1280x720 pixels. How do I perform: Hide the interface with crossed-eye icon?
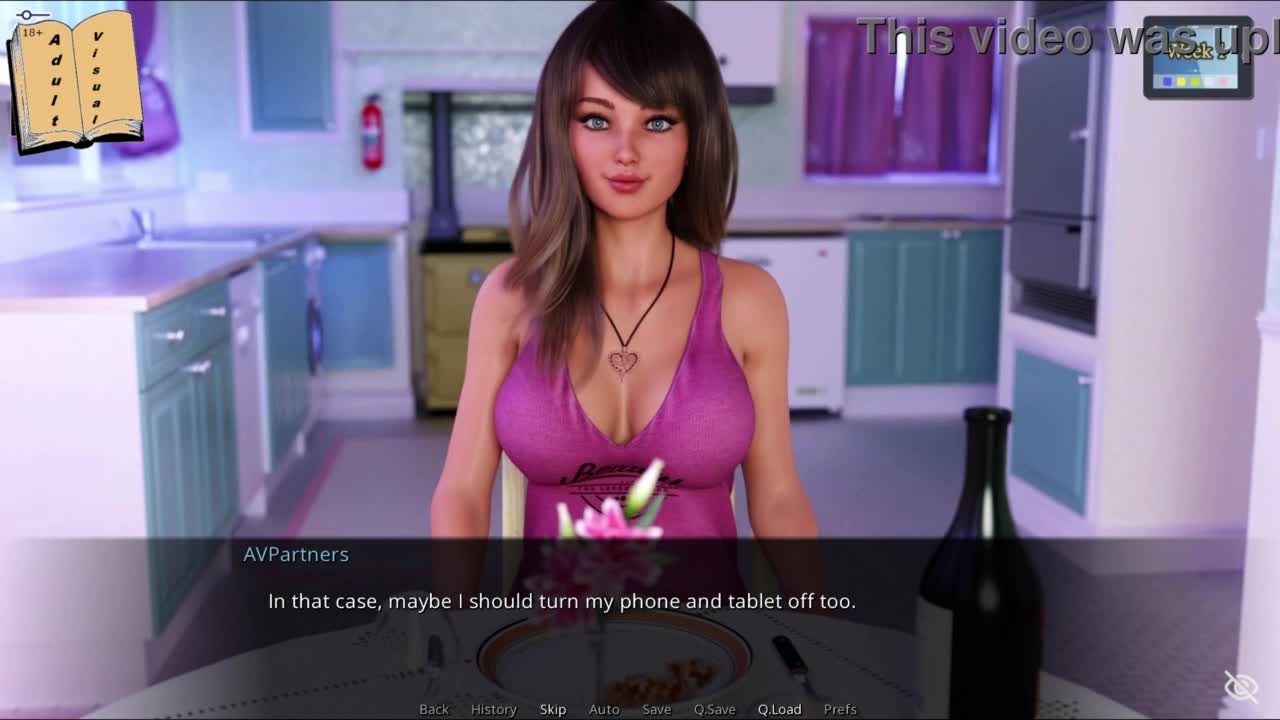click(x=1241, y=687)
